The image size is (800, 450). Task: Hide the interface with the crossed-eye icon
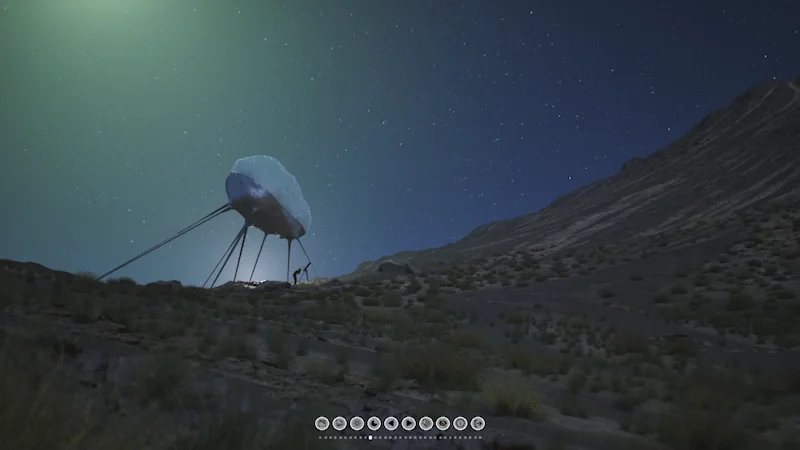pos(443,423)
